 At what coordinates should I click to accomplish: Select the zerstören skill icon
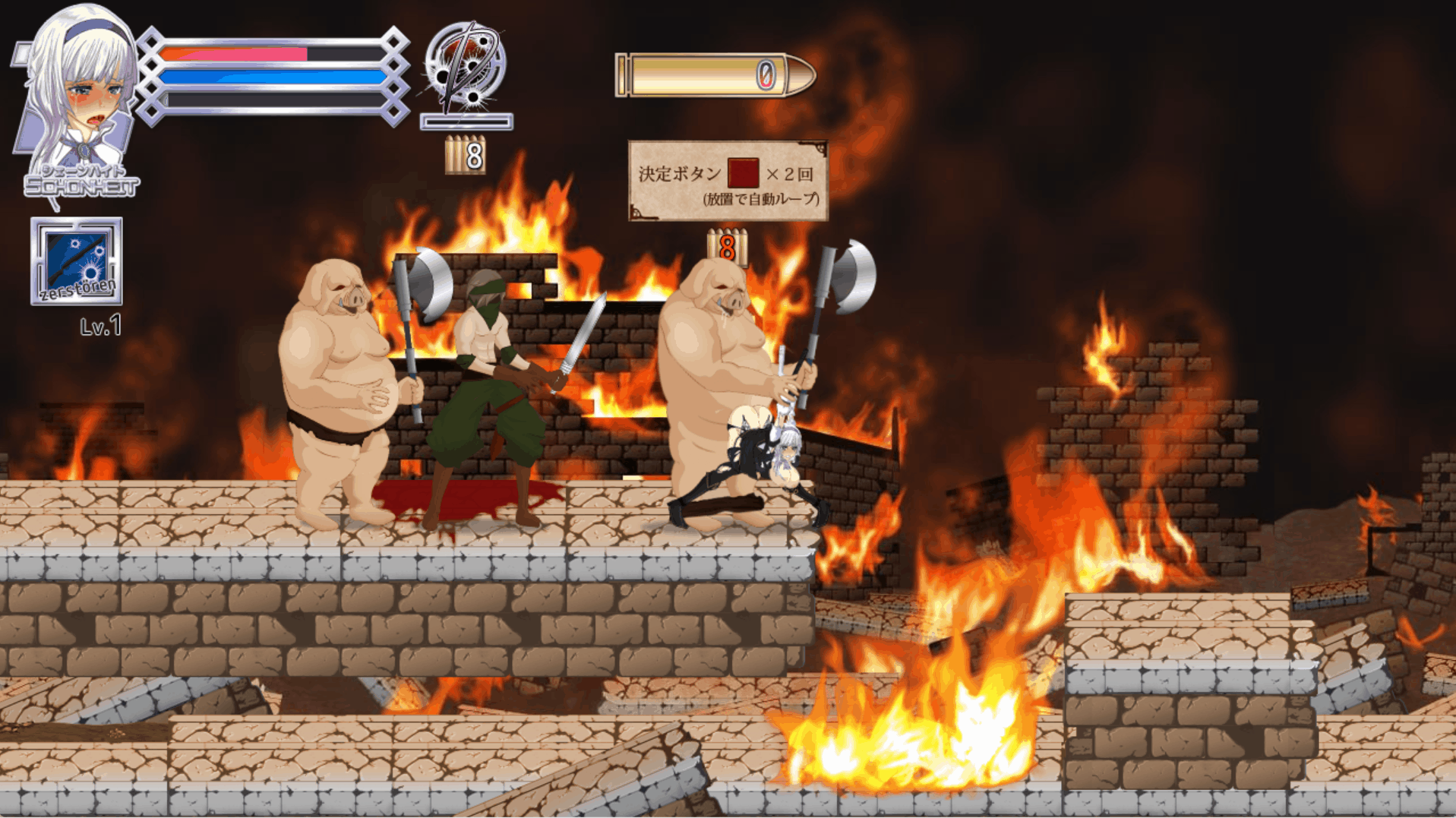pos(76,261)
